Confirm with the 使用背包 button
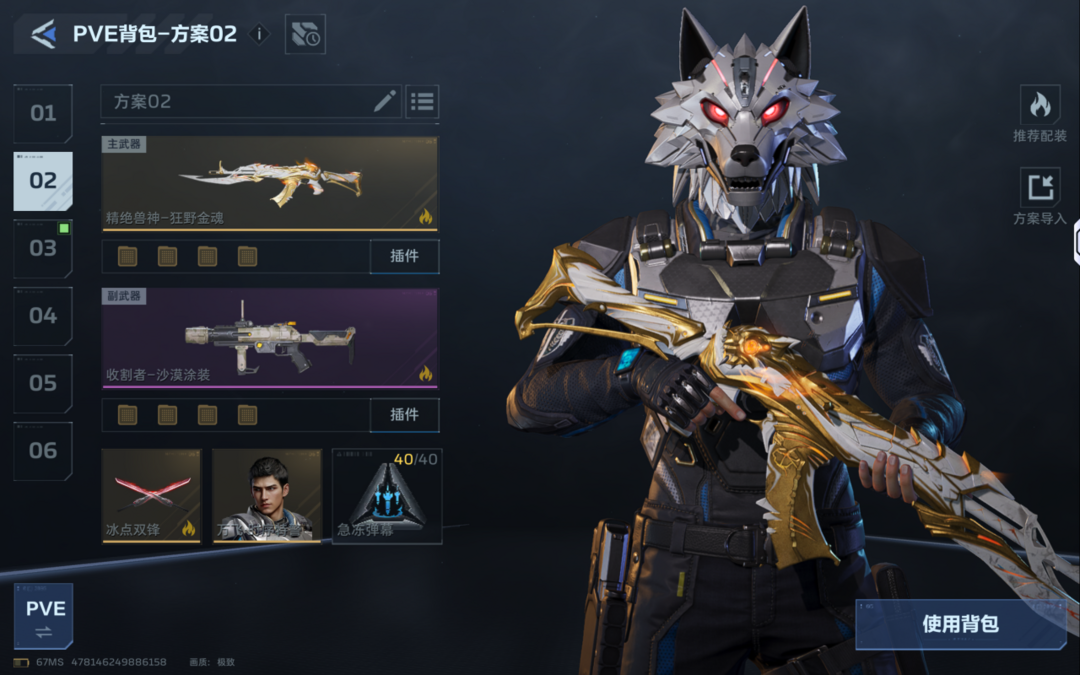1080x675 pixels. tap(960, 625)
